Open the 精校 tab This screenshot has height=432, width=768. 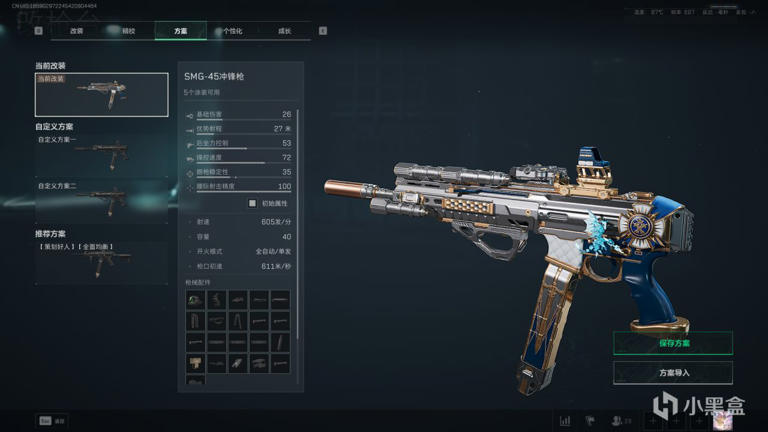pos(128,31)
